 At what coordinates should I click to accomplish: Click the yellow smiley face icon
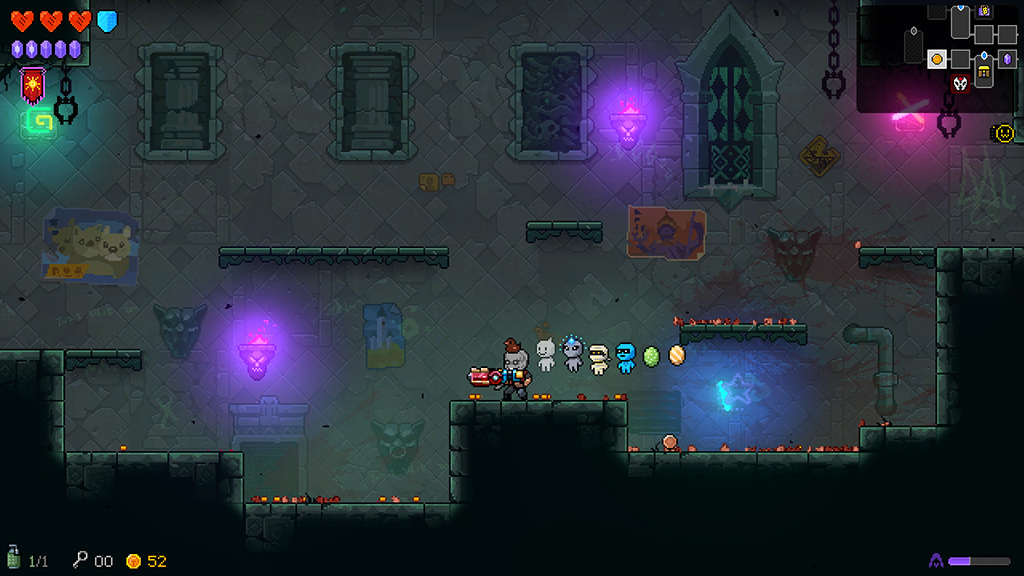pyautogui.click(x=1003, y=132)
